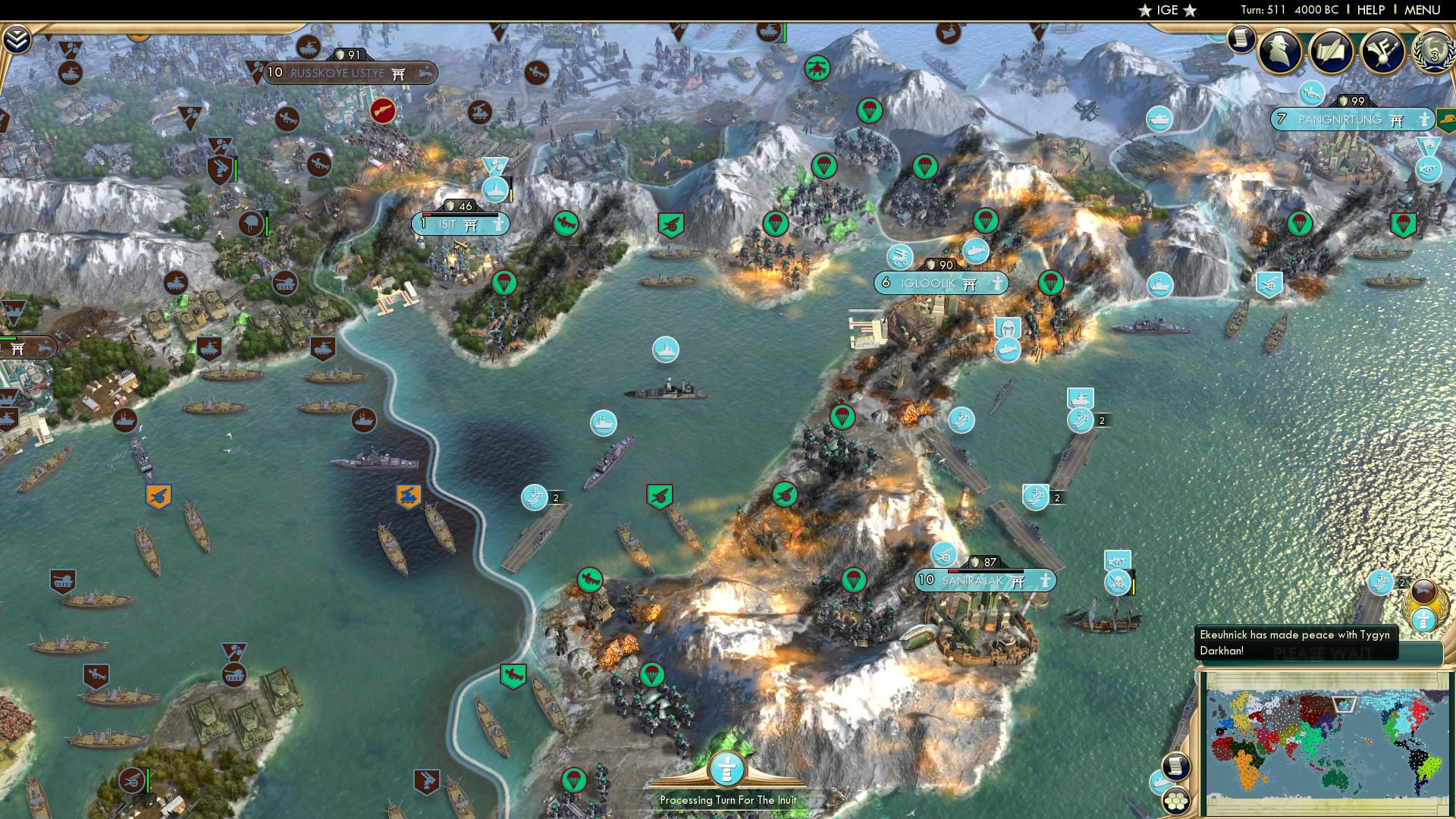Click the admiral unit icon at bottom center
Screen dimensions: 1456x819
click(x=726, y=768)
